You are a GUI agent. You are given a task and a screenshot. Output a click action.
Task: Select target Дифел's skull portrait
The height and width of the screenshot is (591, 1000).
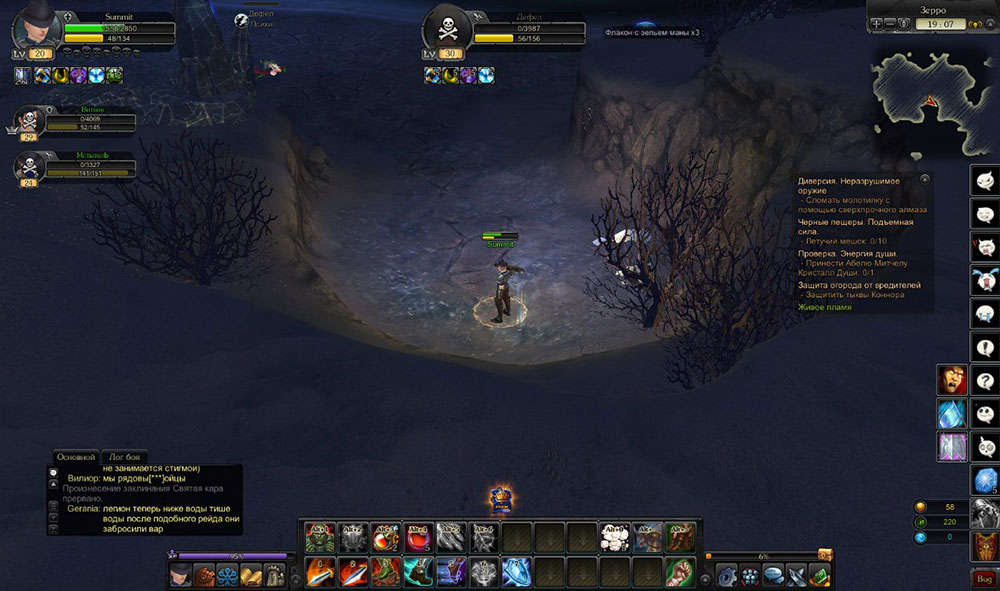tap(446, 27)
